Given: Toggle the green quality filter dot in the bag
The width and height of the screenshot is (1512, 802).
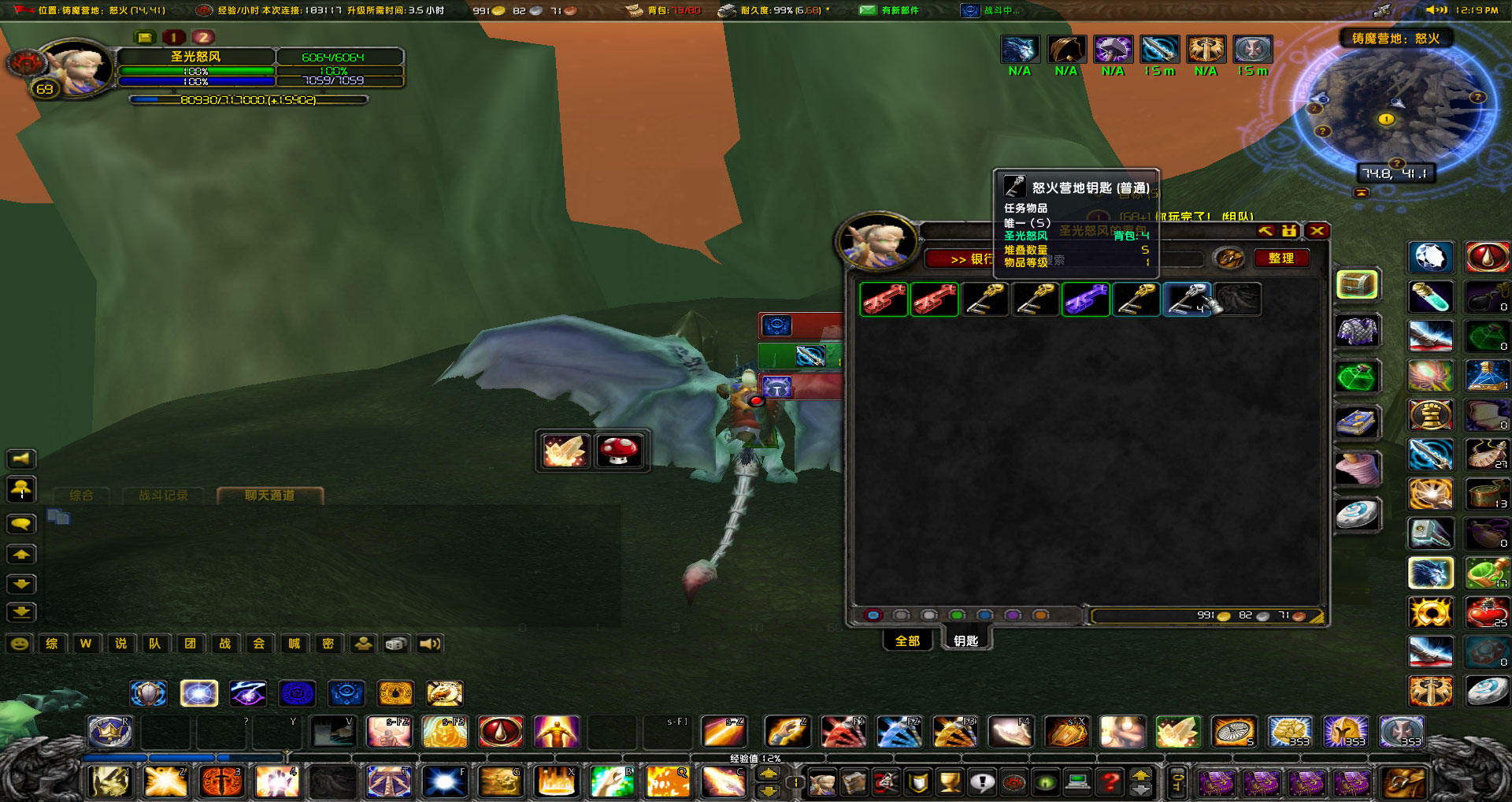Looking at the screenshot, I should click(957, 615).
